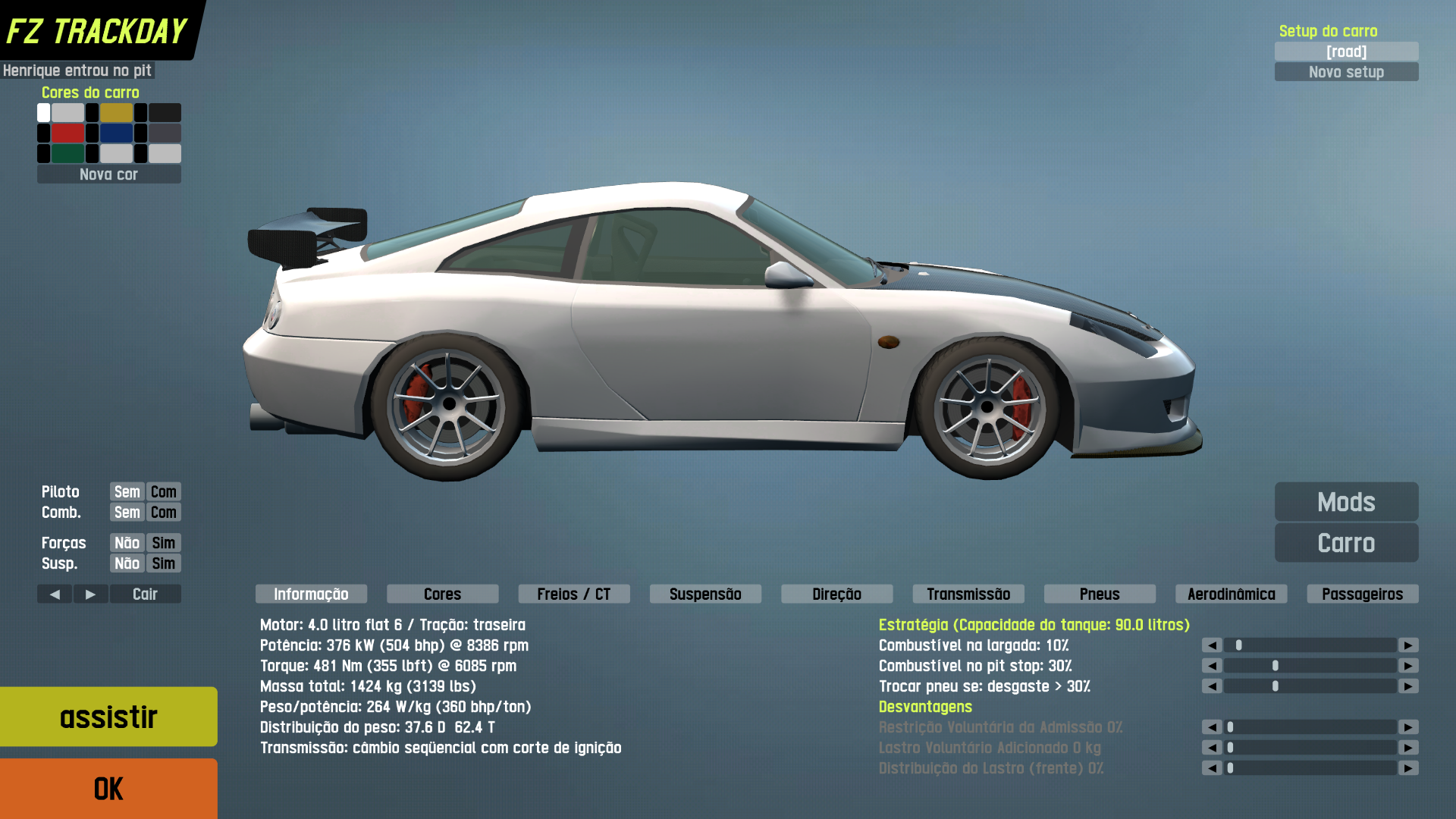Open the Passageiros tab
This screenshot has height=819, width=1456.
tap(1363, 594)
